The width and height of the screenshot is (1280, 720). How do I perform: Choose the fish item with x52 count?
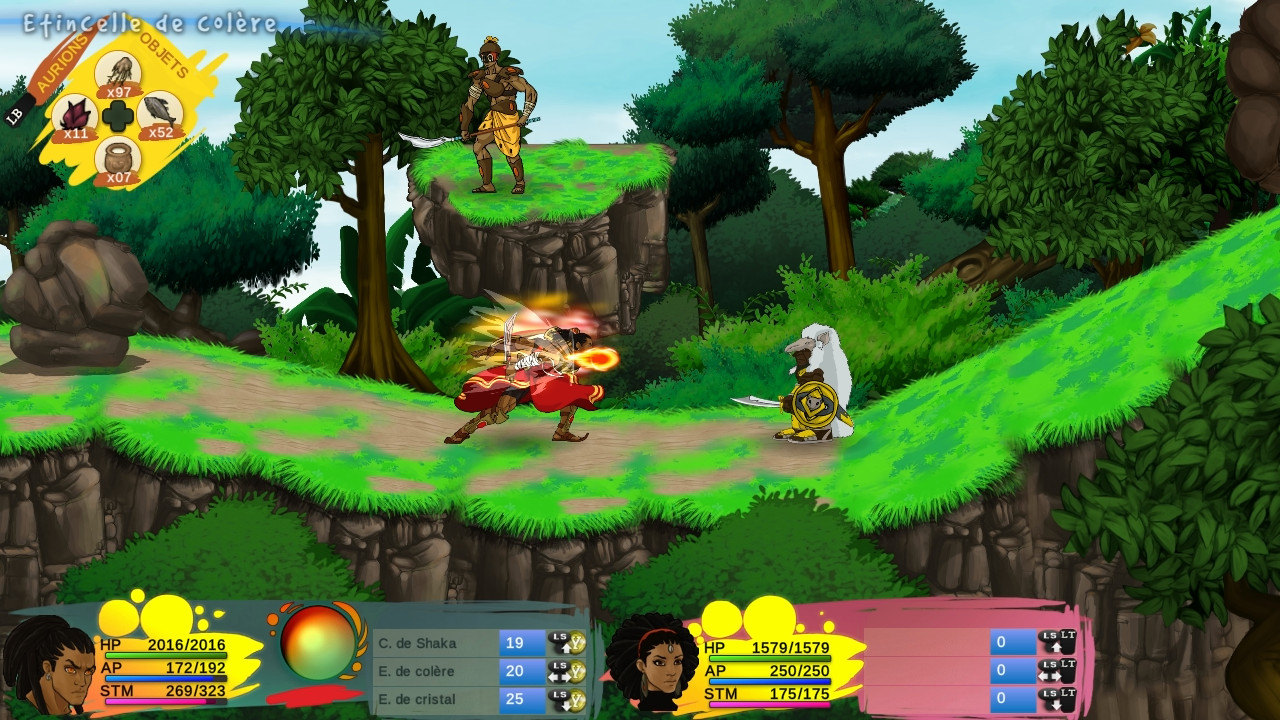pyautogui.click(x=160, y=114)
